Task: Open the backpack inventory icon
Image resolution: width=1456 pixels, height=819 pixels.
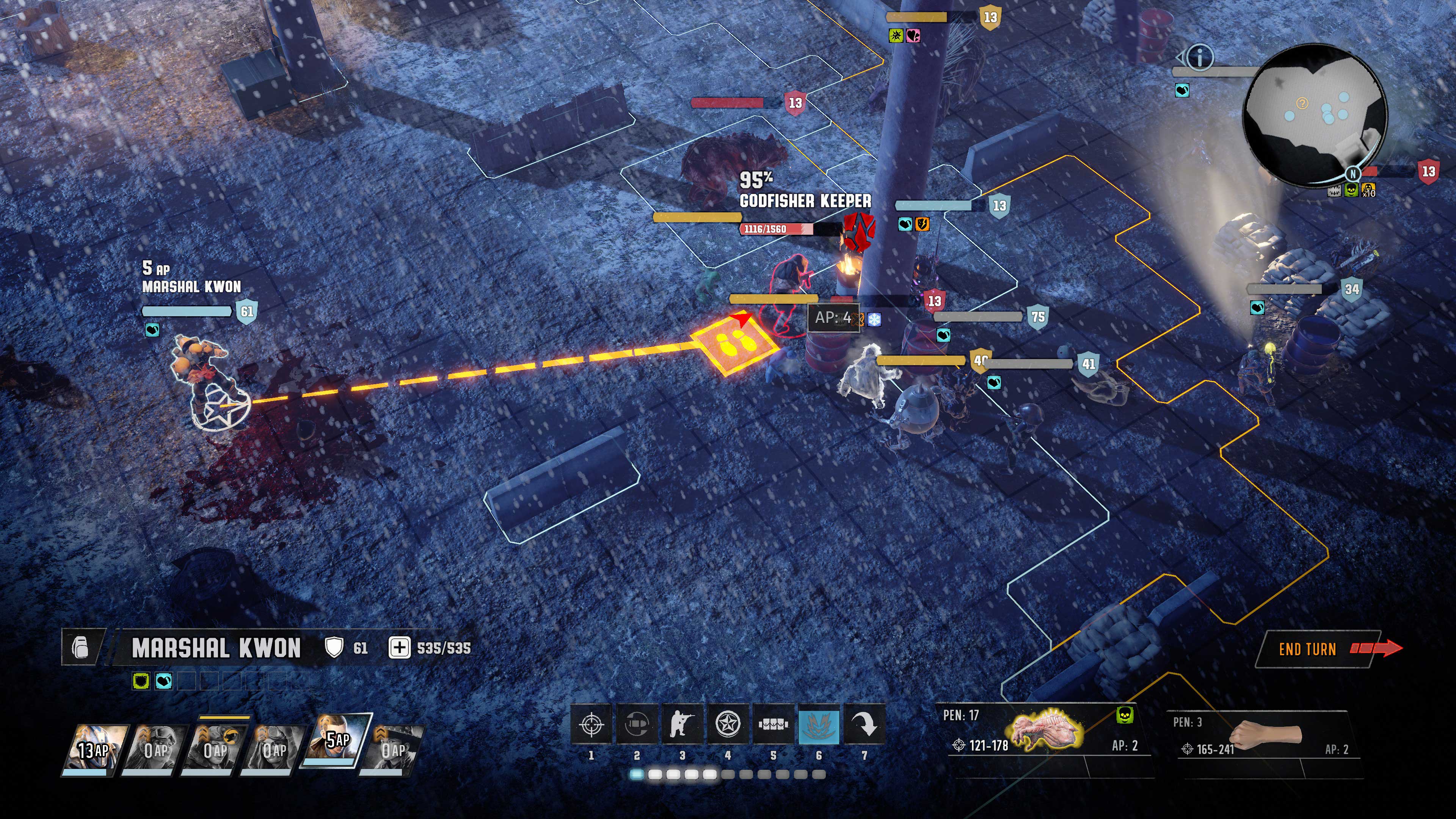Action: [x=81, y=646]
